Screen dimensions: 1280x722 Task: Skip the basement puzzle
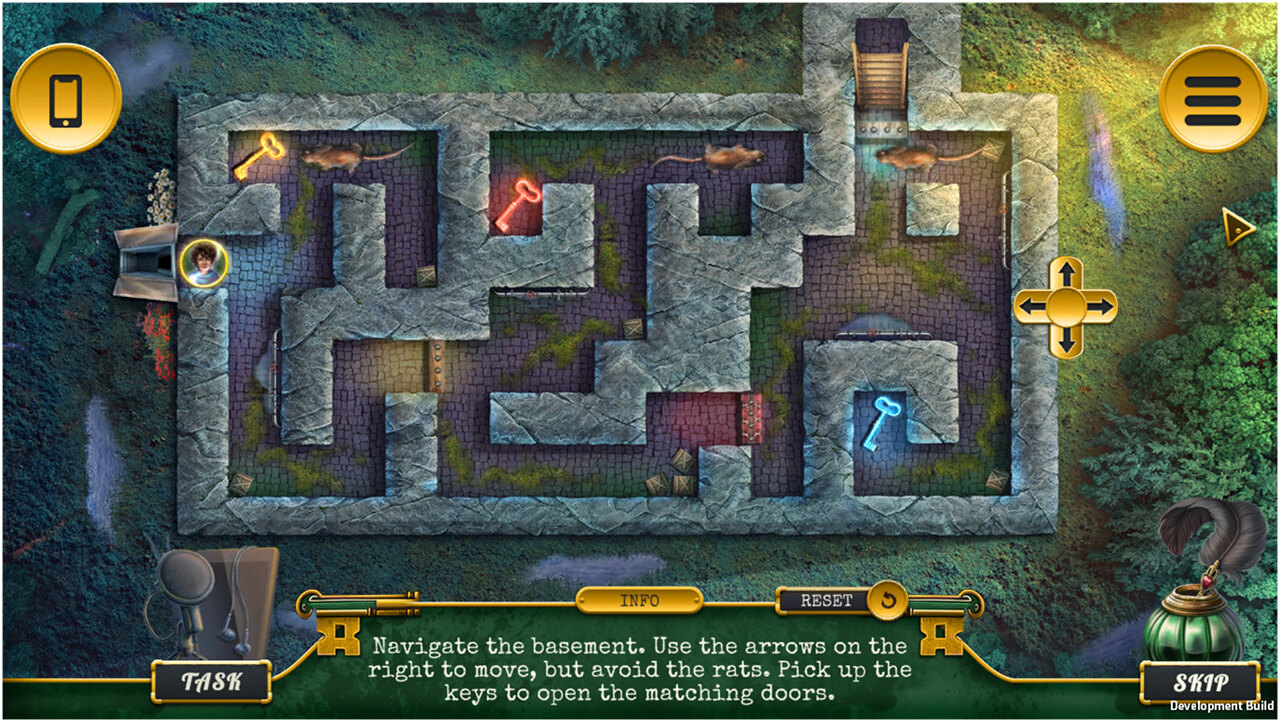[1199, 683]
